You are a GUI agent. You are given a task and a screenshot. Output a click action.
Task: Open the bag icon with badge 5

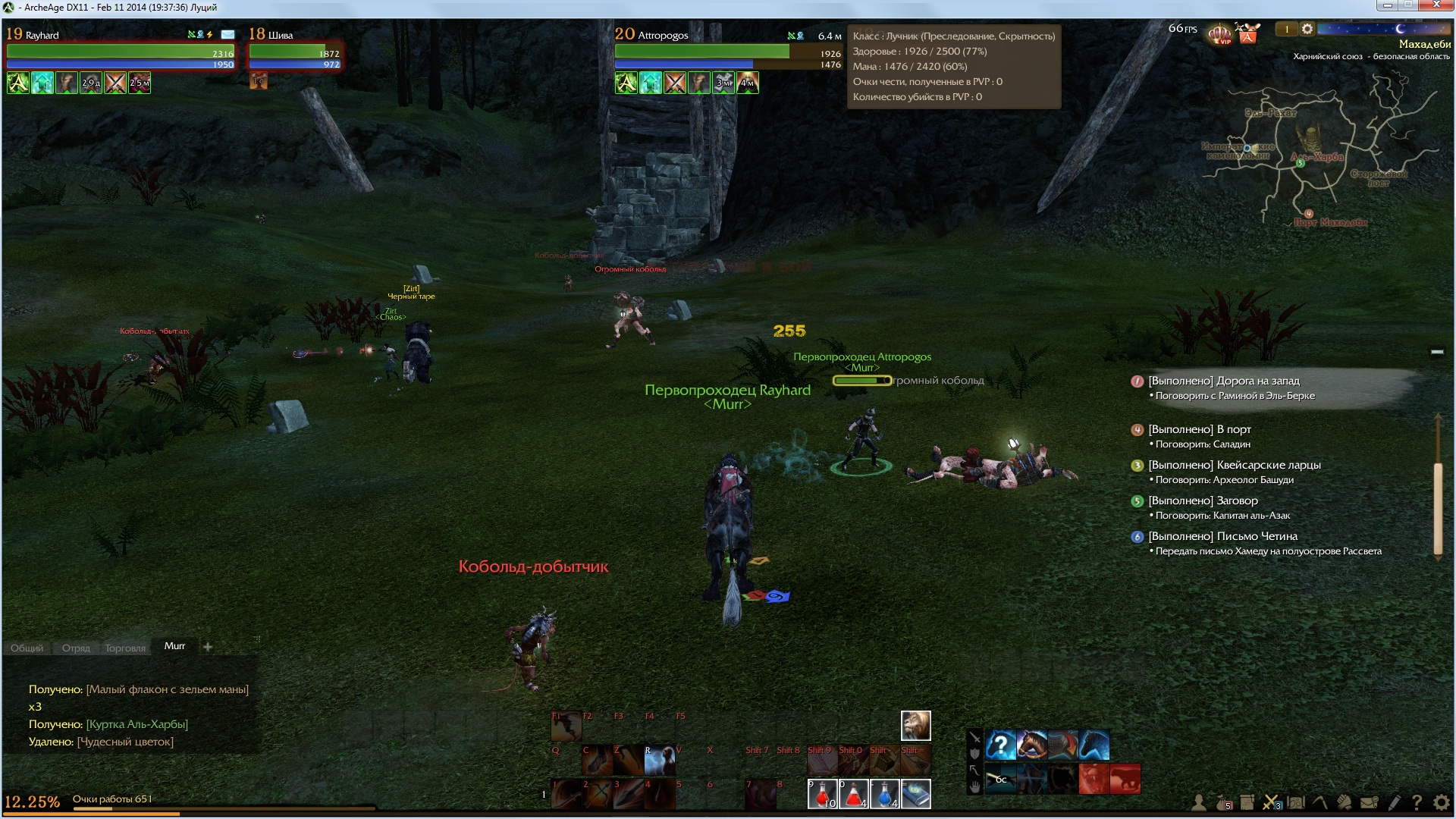[x=1222, y=802]
